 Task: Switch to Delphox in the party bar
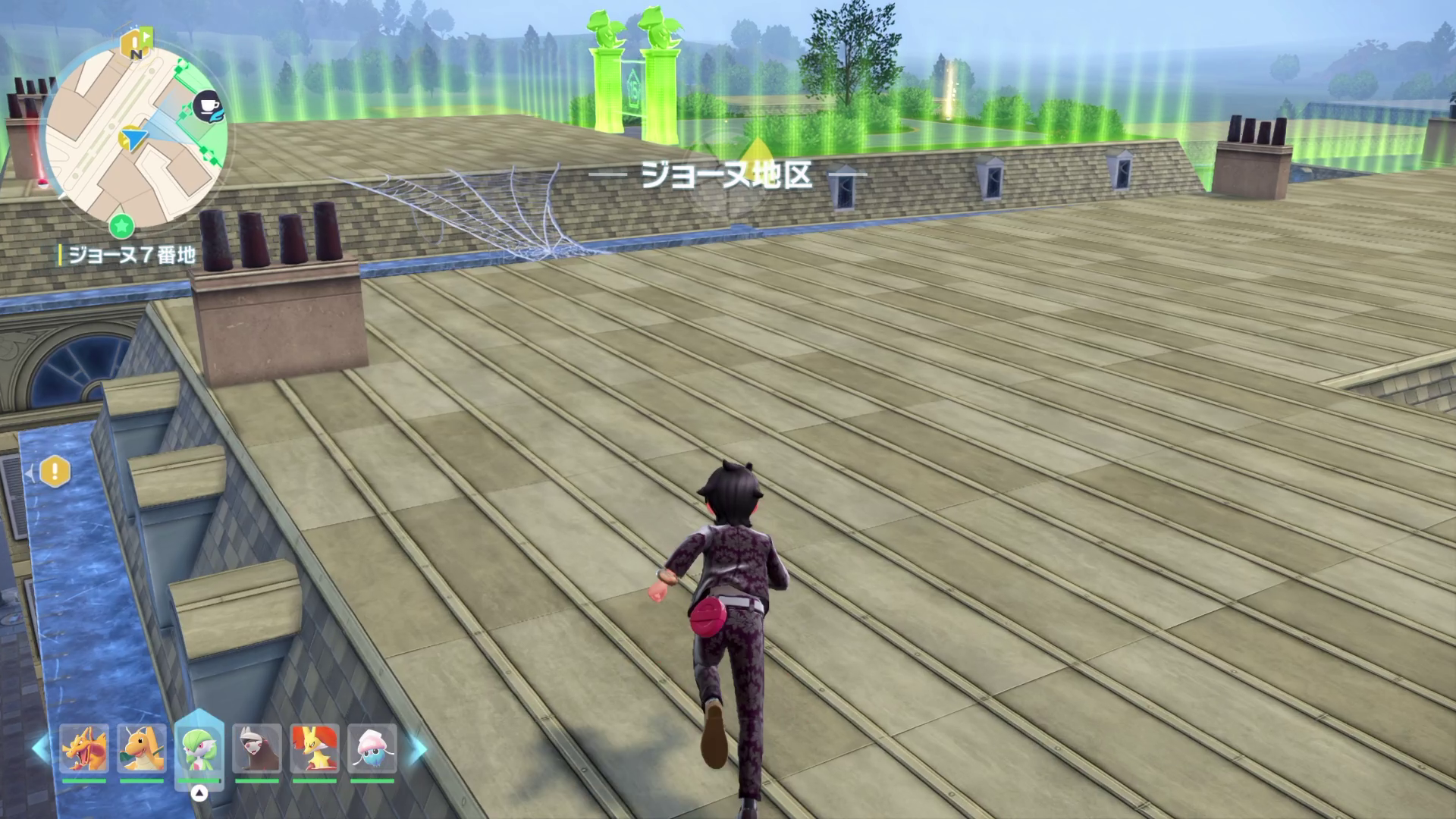[x=315, y=748]
